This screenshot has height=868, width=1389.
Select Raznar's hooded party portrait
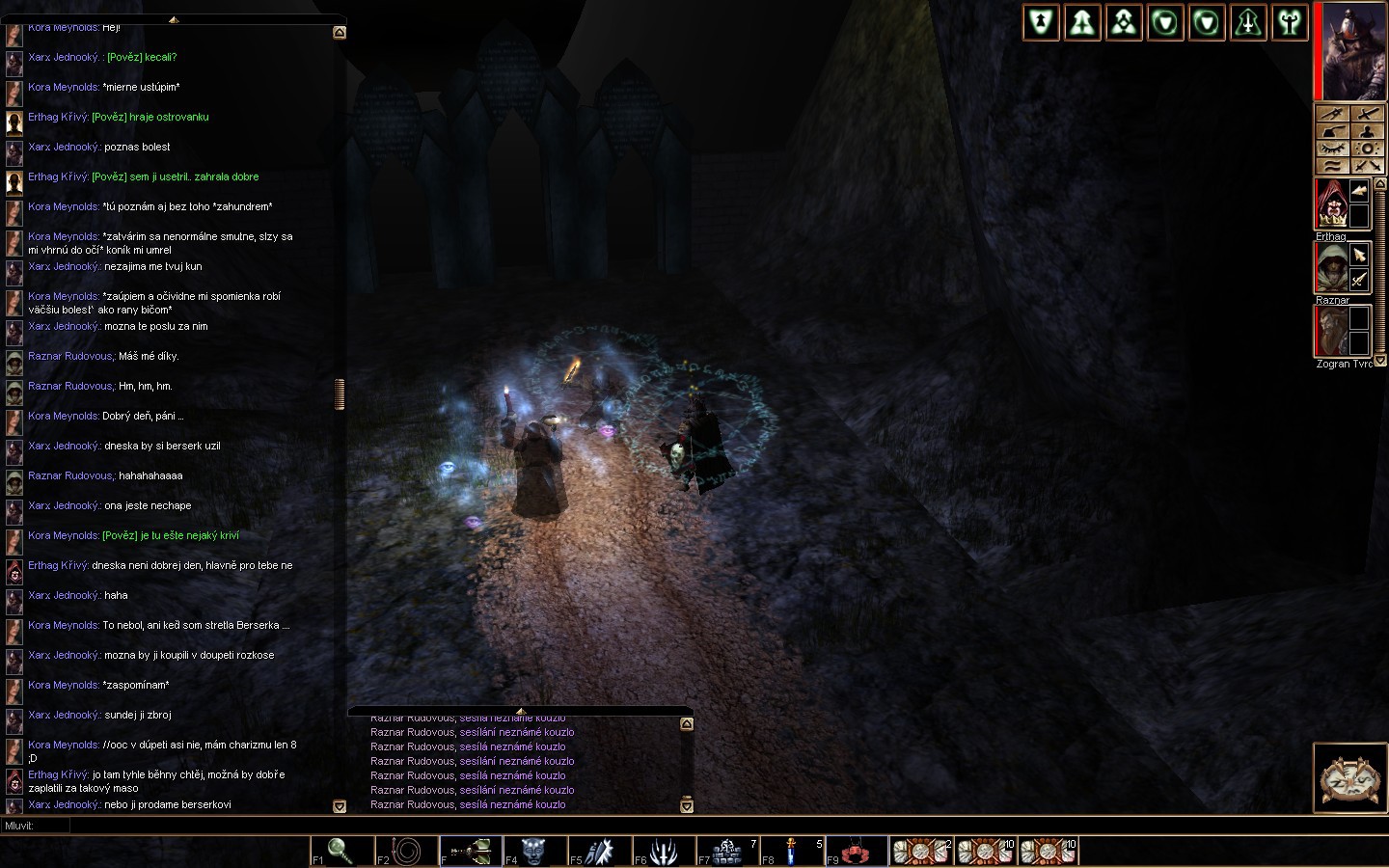pos(1330,267)
